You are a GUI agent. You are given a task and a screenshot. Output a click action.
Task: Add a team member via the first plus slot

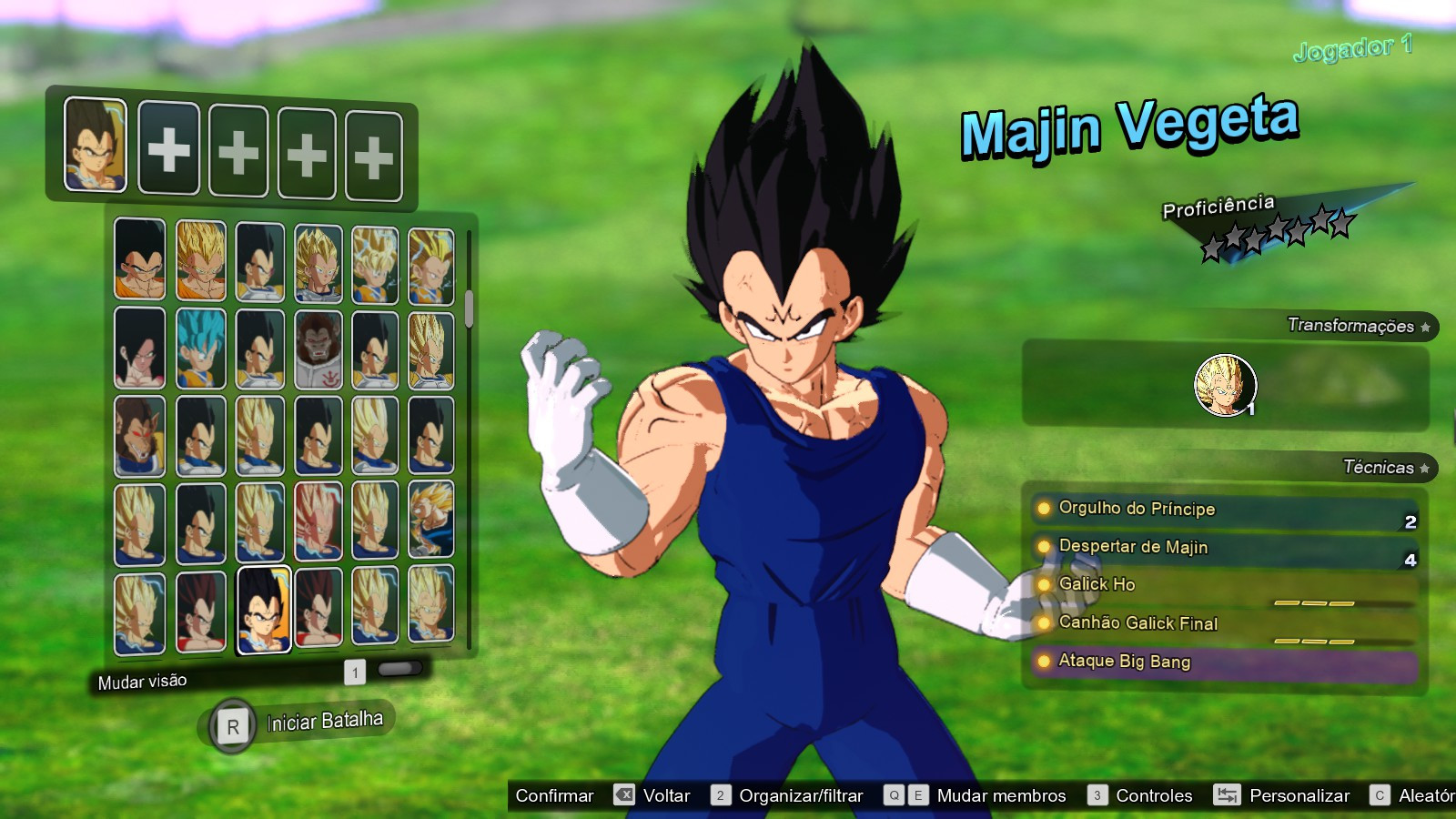[167, 151]
